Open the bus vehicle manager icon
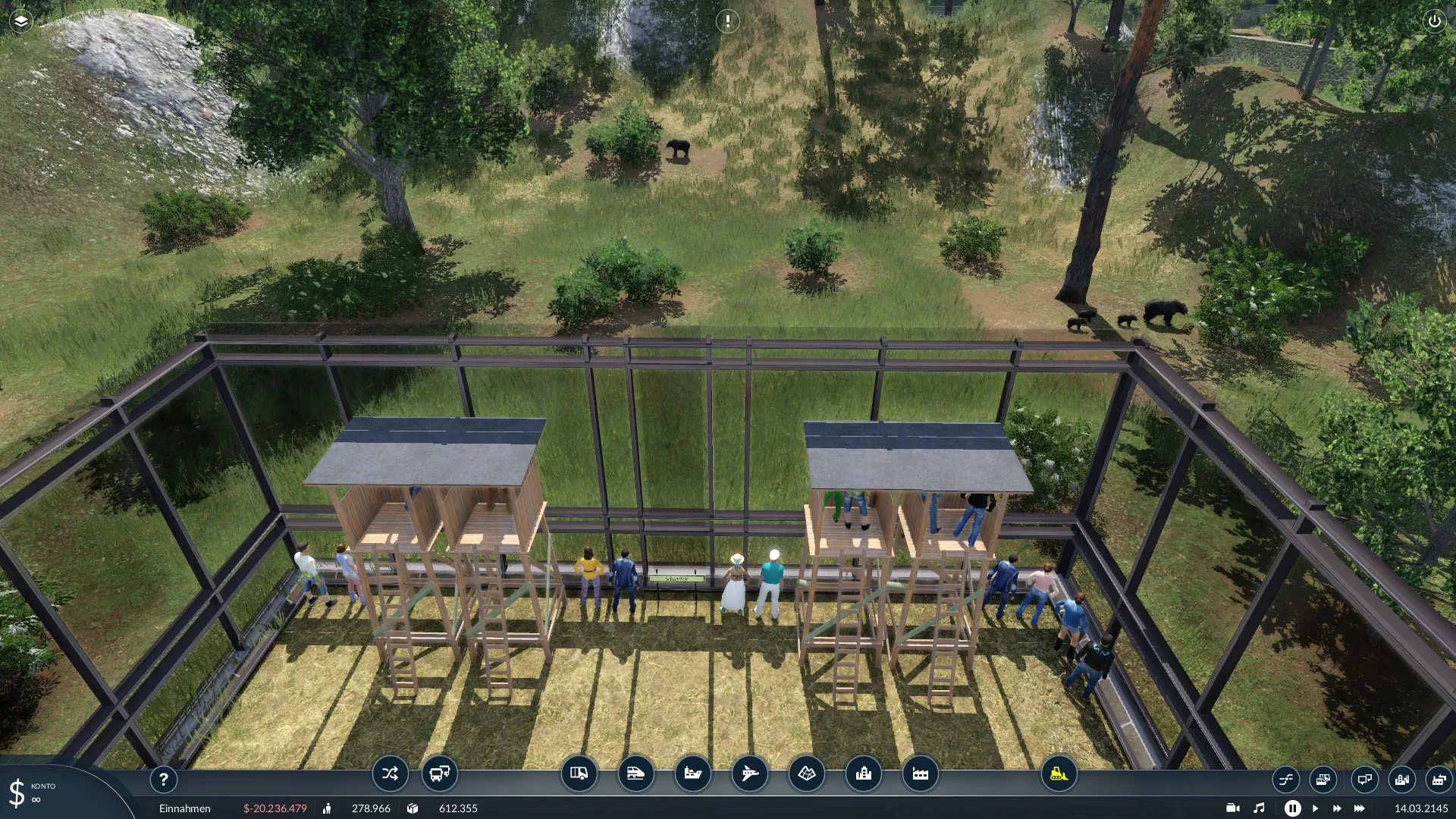The image size is (1456, 819). [x=439, y=774]
